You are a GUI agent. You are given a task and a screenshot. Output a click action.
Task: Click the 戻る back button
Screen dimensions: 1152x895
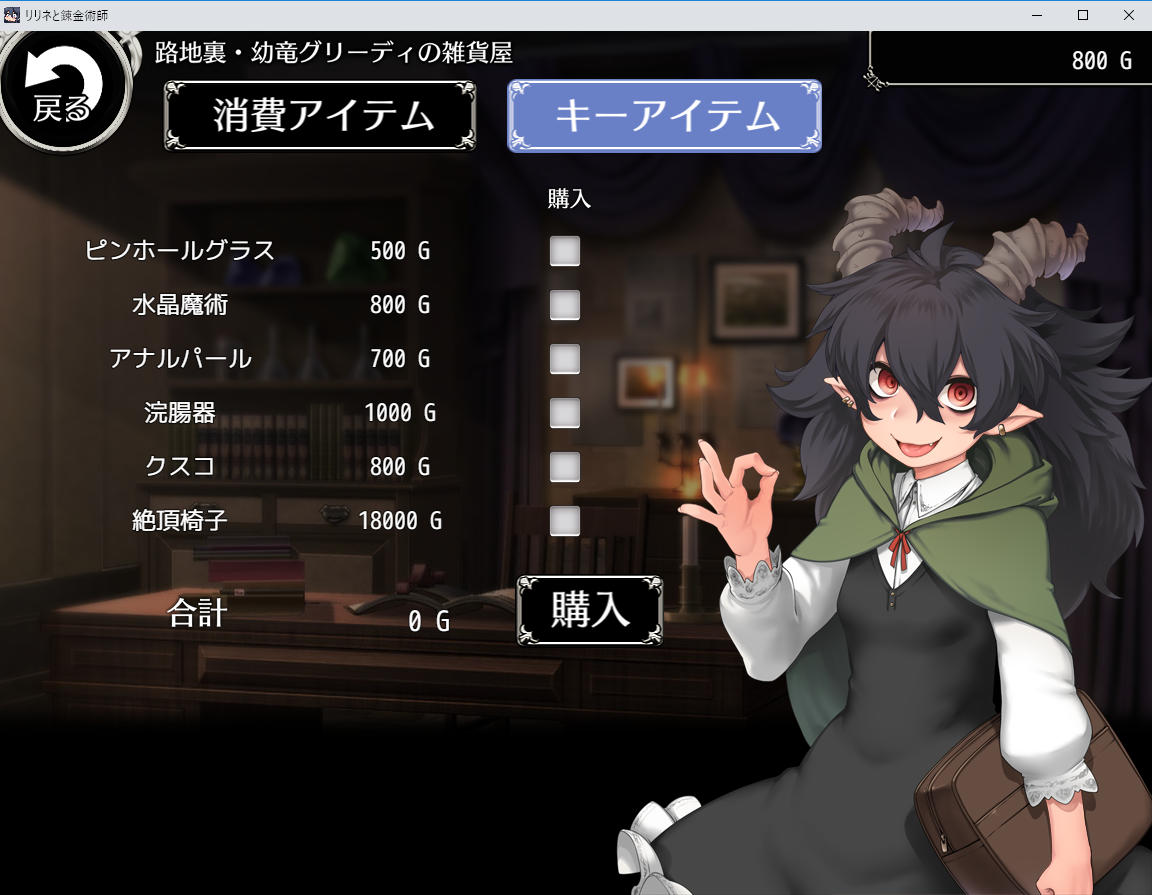point(63,92)
